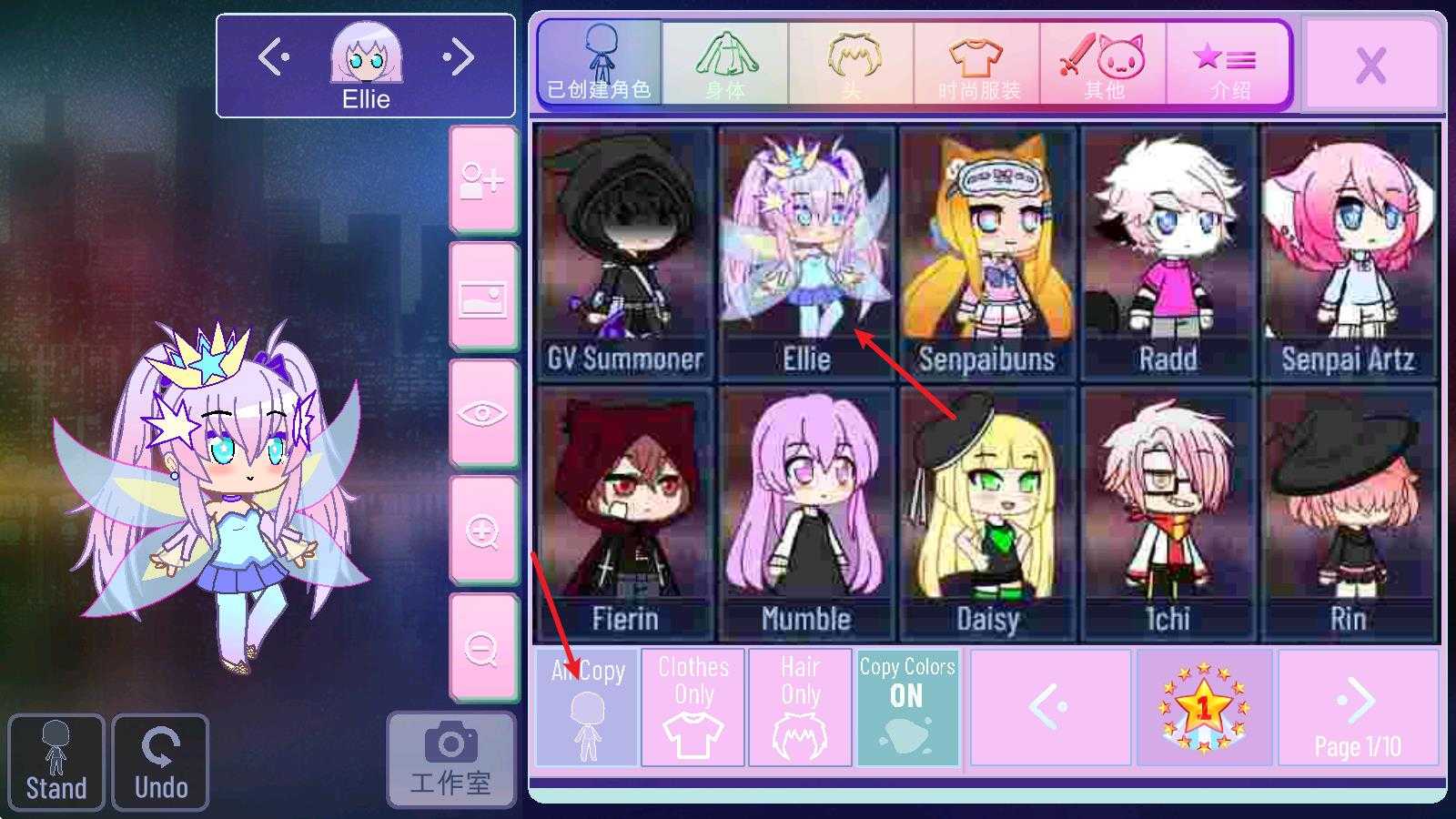The image size is (1456, 819).
Task: Undo the last change
Action: (x=161, y=762)
